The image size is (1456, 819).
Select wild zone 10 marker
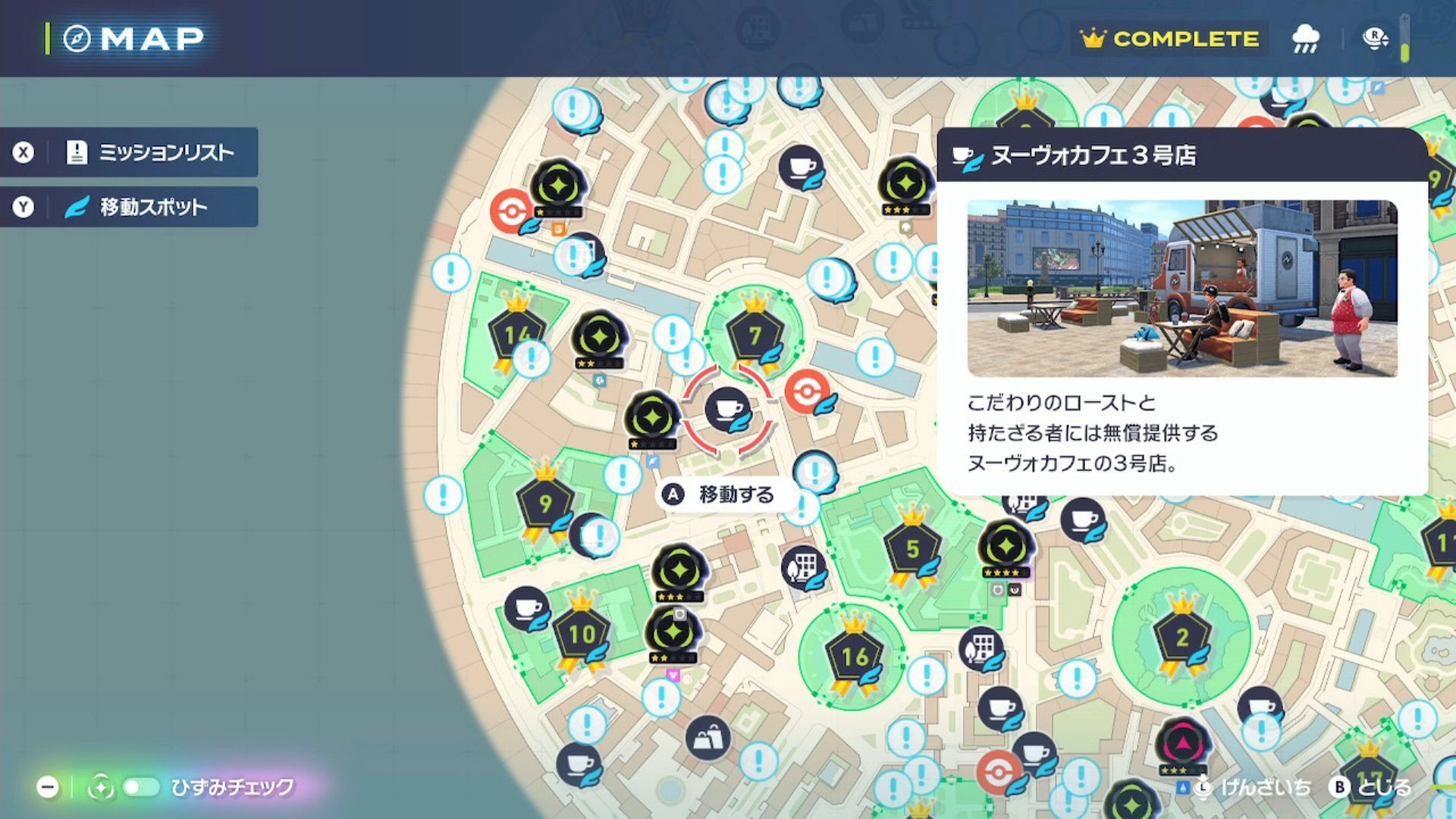[582, 634]
